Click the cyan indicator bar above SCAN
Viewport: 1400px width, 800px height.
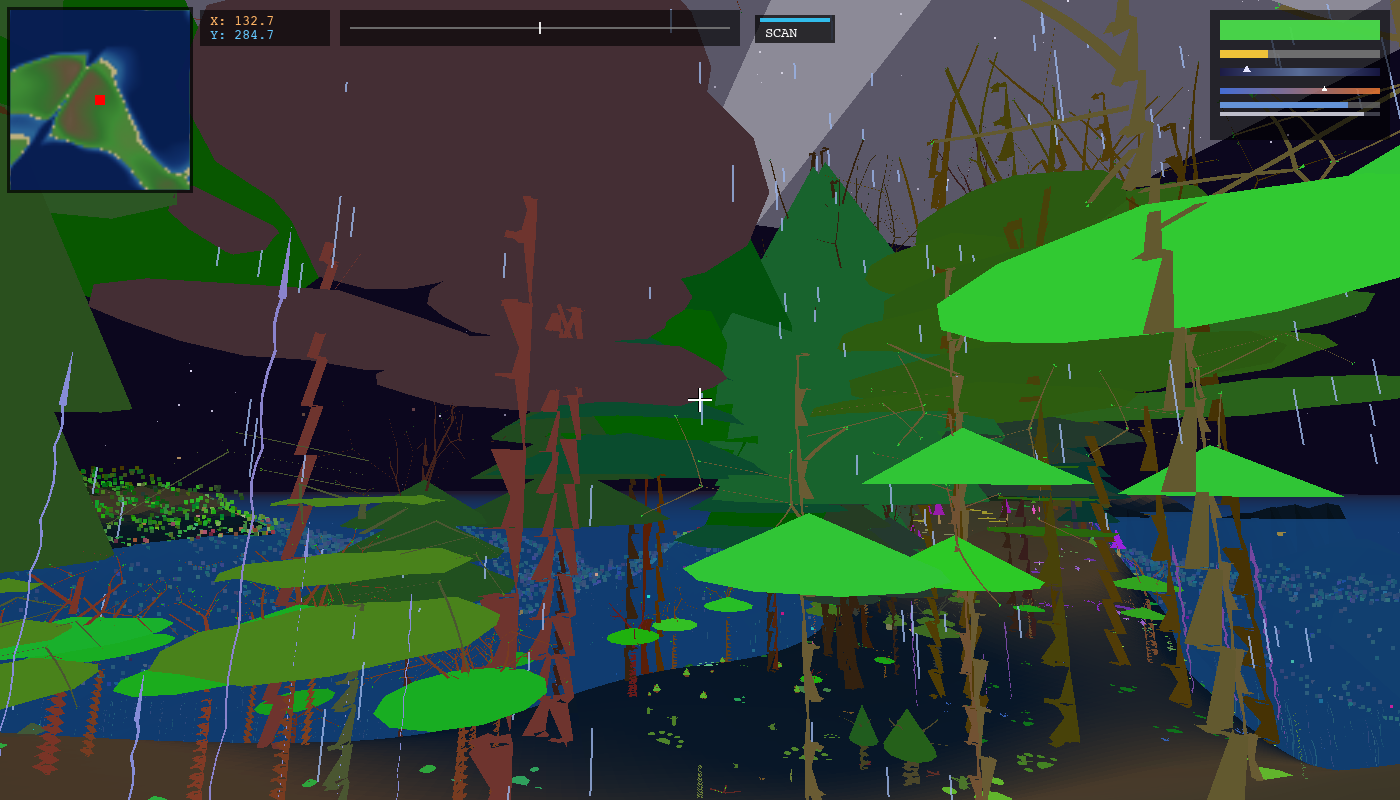tap(793, 18)
